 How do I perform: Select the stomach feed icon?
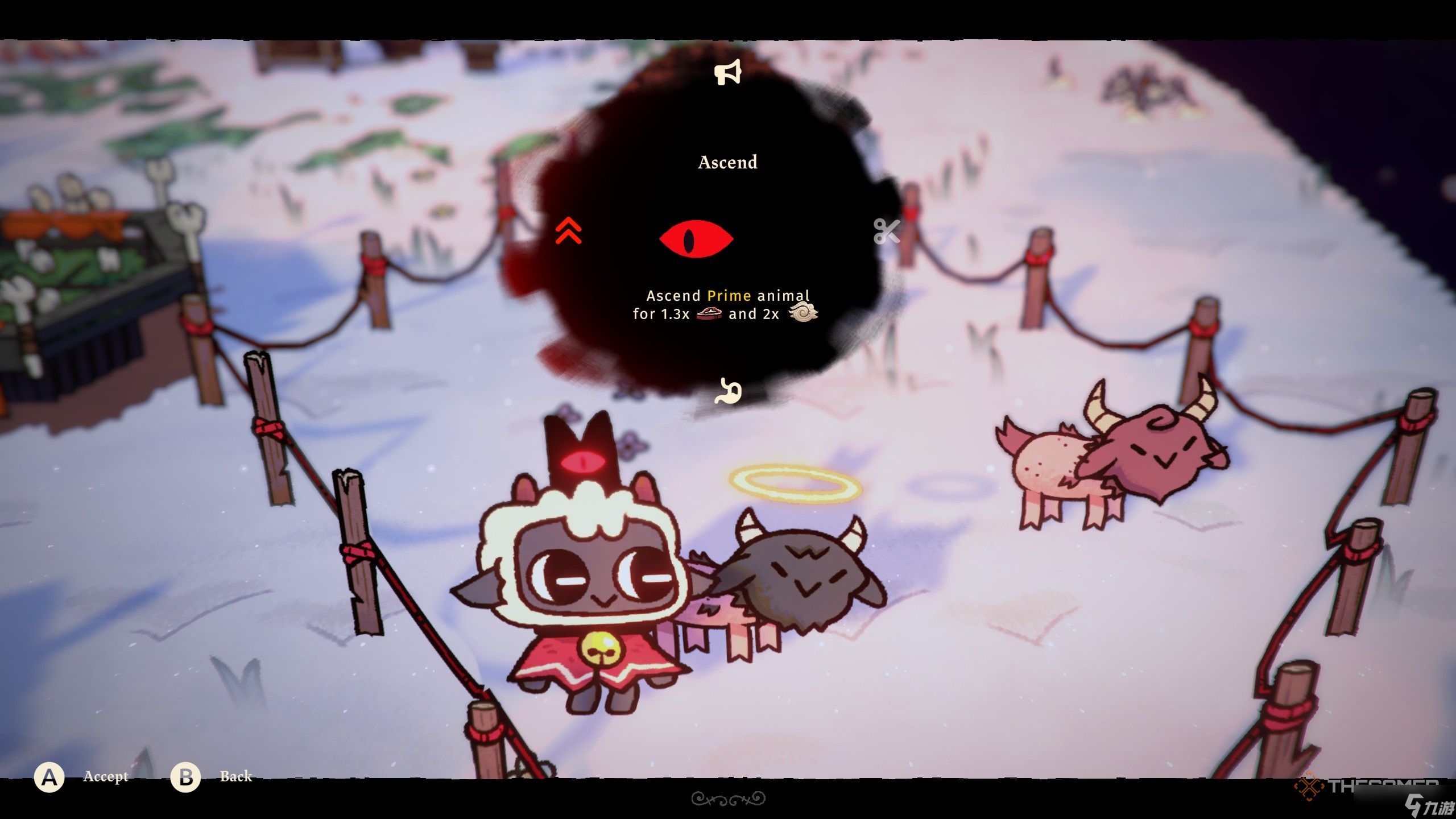pyautogui.click(x=729, y=391)
